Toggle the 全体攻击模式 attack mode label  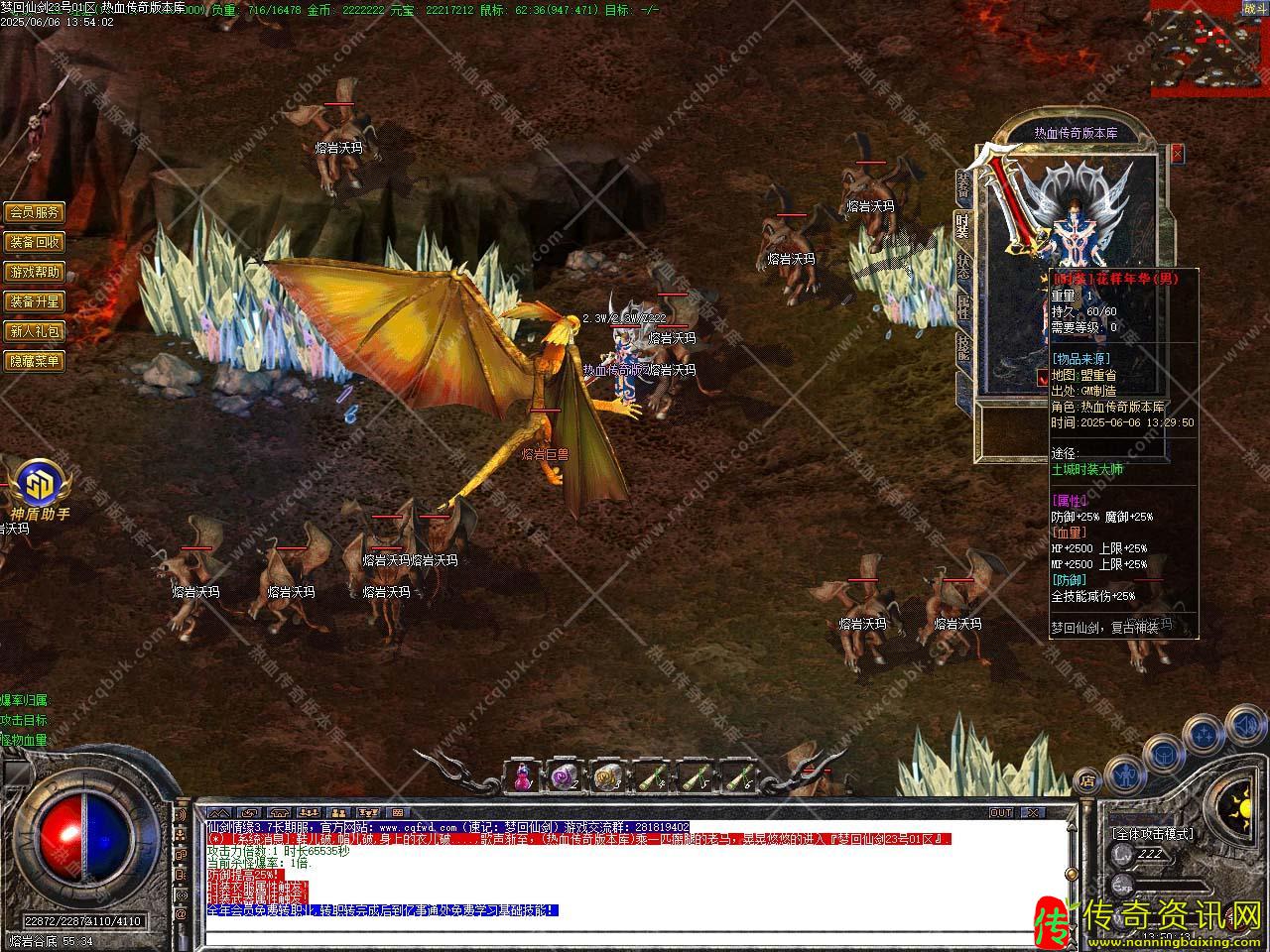pyautogui.click(x=1152, y=834)
